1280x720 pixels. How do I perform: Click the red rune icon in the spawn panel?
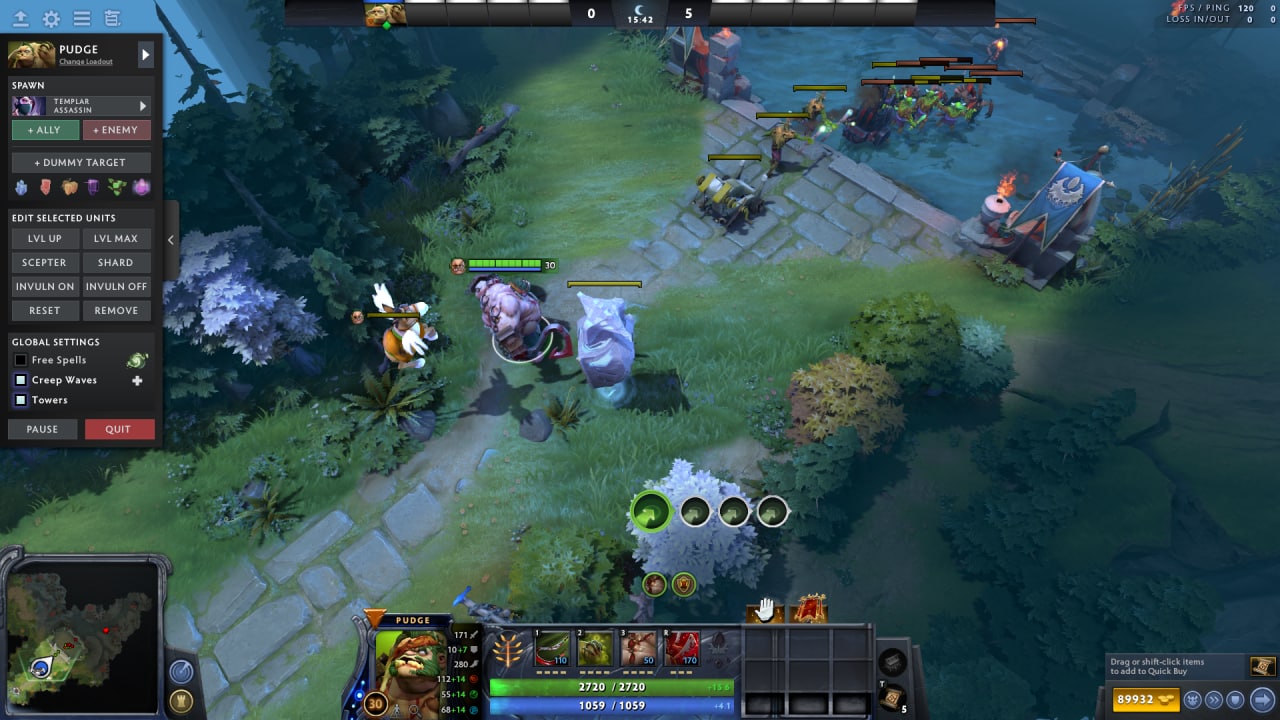[x=47, y=187]
